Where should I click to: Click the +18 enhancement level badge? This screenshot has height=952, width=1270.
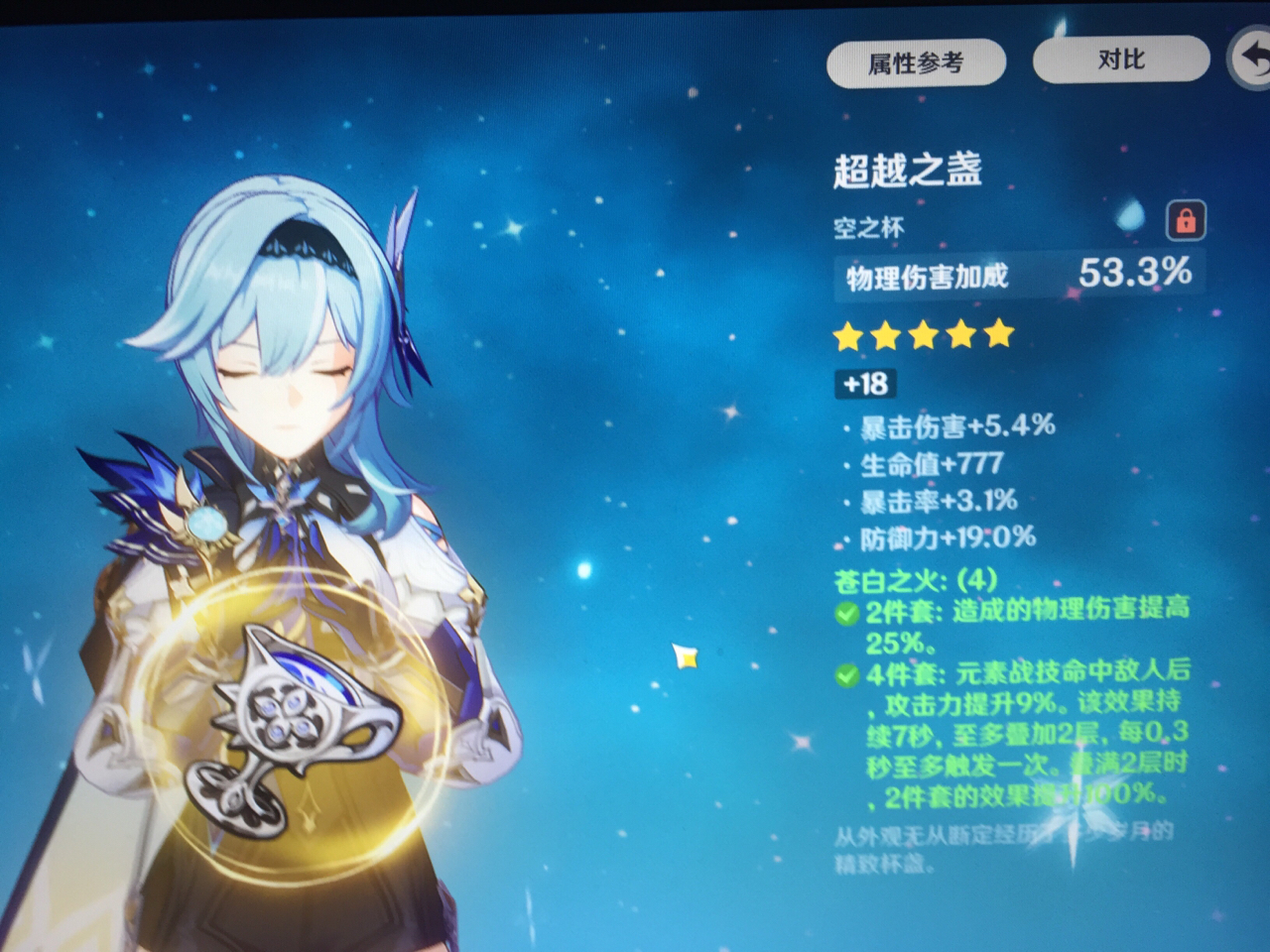click(865, 385)
